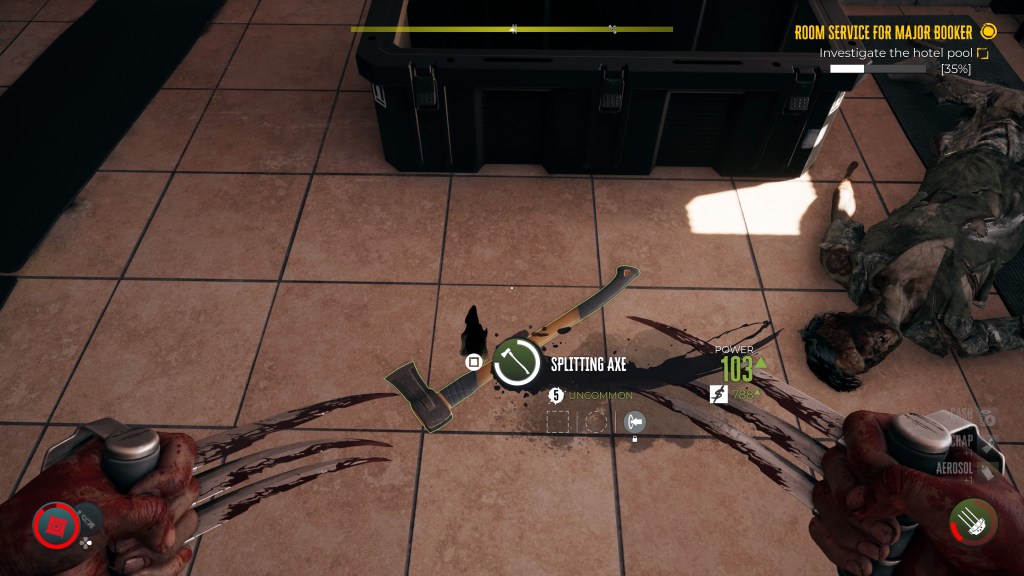Select the small grey consumable icon beside curveball
This screenshot has height=576, width=1024.
click(88, 517)
